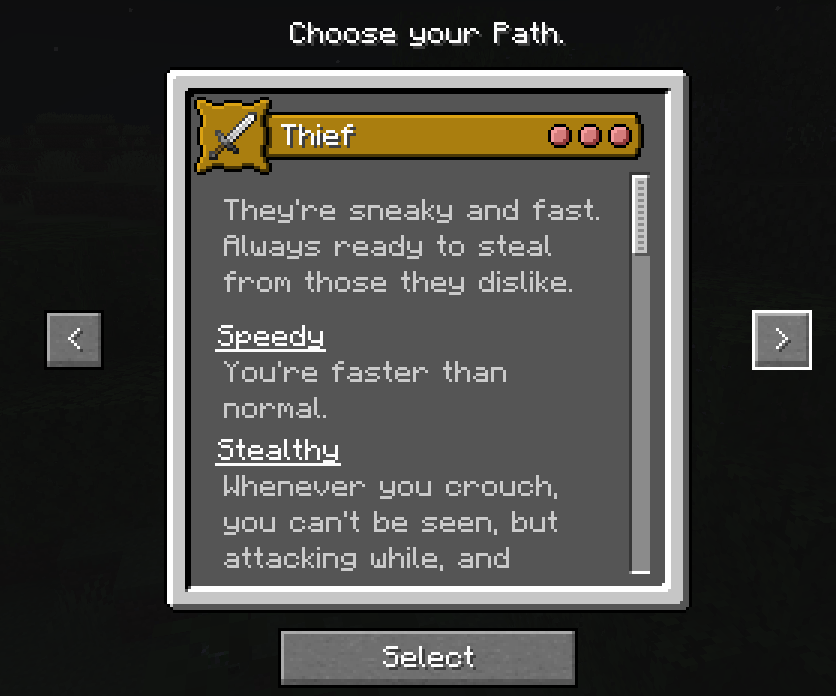The image size is (836, 696).
Task: Click the description scrollbar handle
Action: coord(640,215)
